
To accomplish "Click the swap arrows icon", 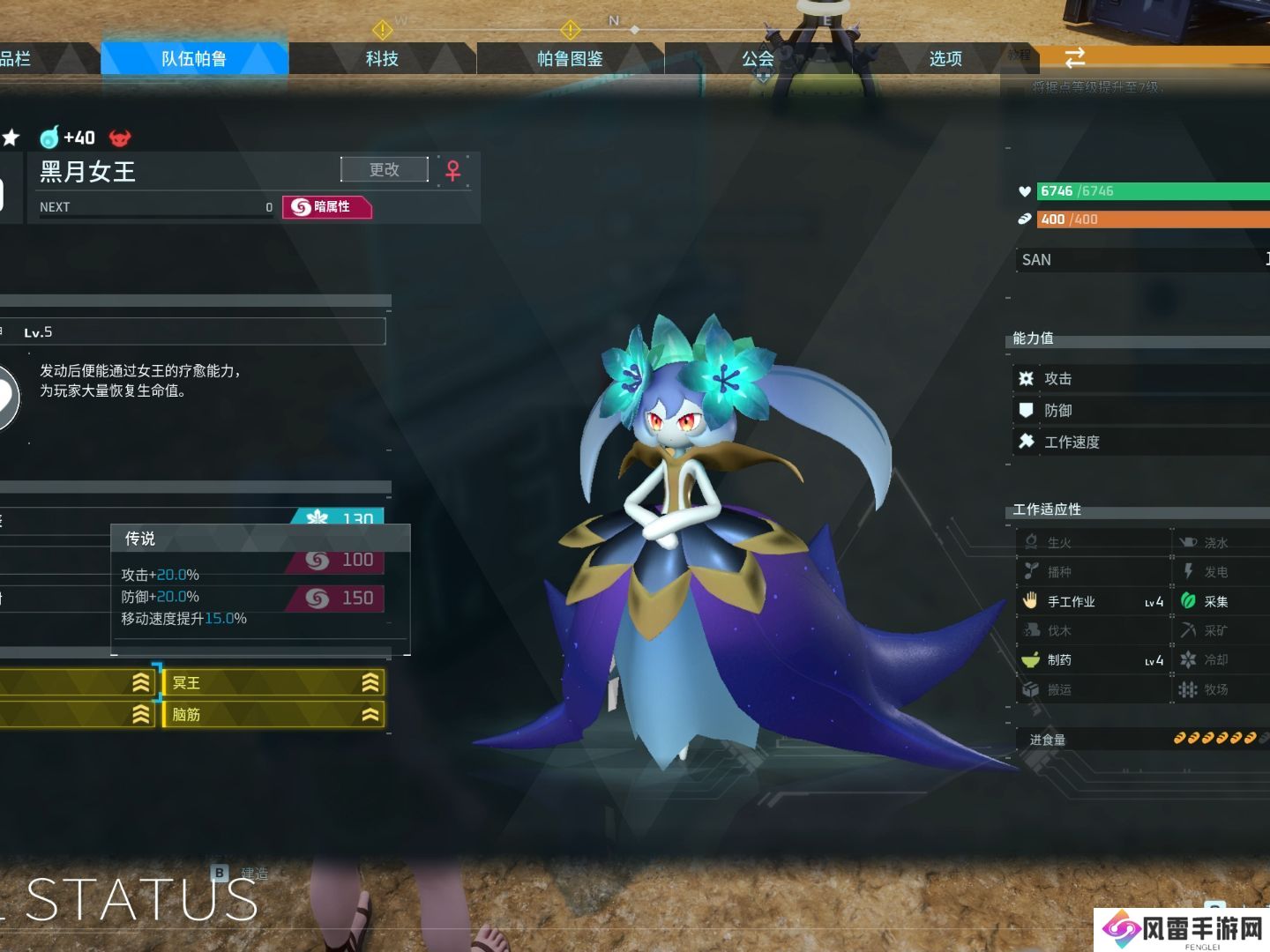I will [1074, 58].
